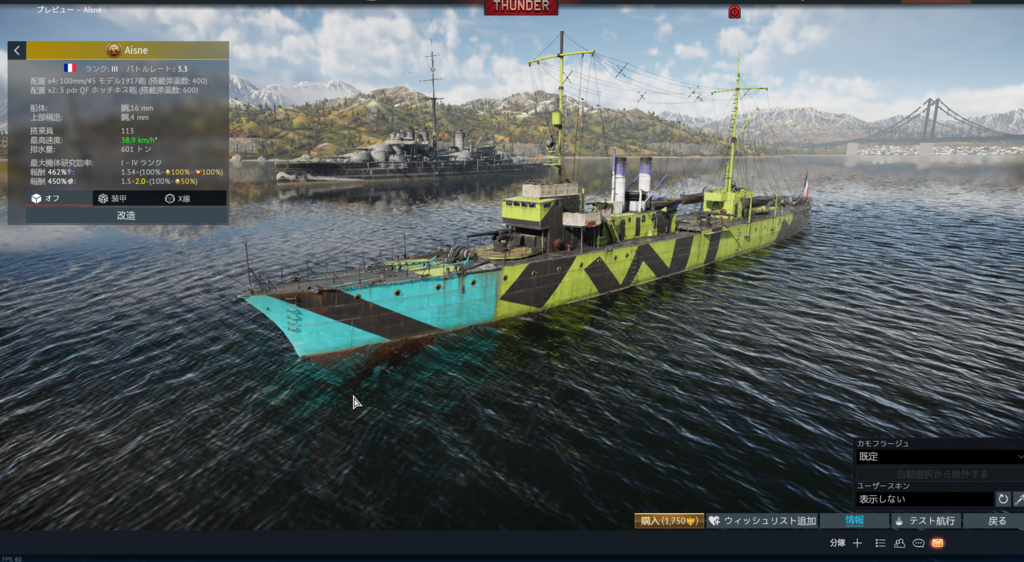Click the wand icon beside the skin refresh
The width and height of the screenshot is (1024, 562).
coord(1019,498)
